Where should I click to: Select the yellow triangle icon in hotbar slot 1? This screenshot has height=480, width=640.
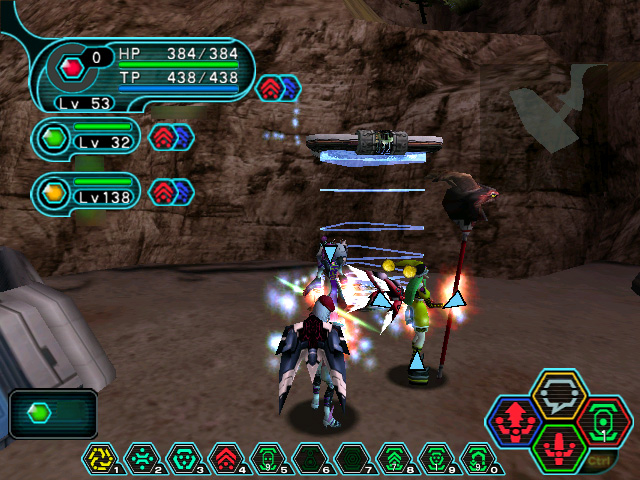[x=101, y=458]
